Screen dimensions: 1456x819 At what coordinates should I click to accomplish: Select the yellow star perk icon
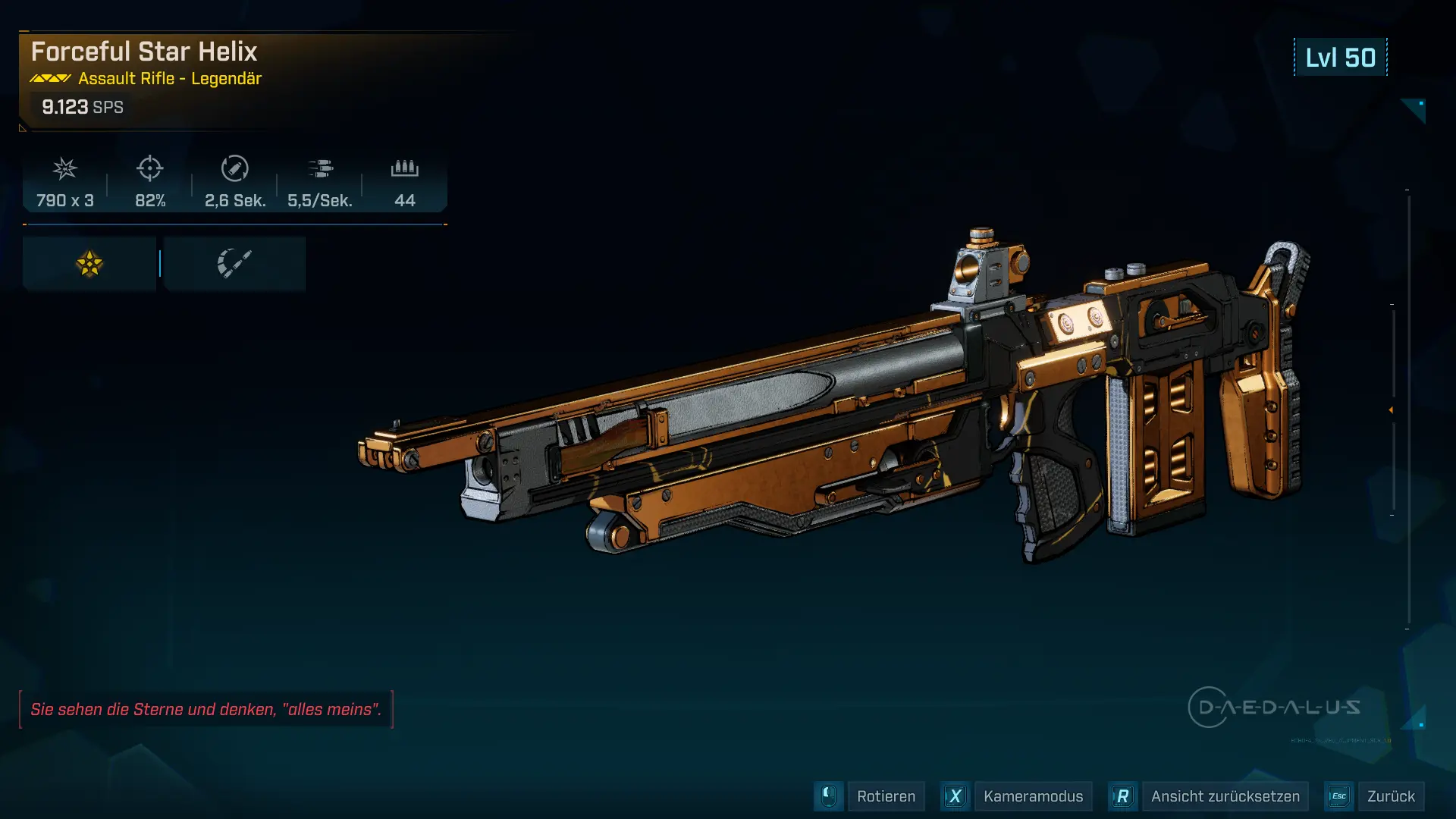89,264
